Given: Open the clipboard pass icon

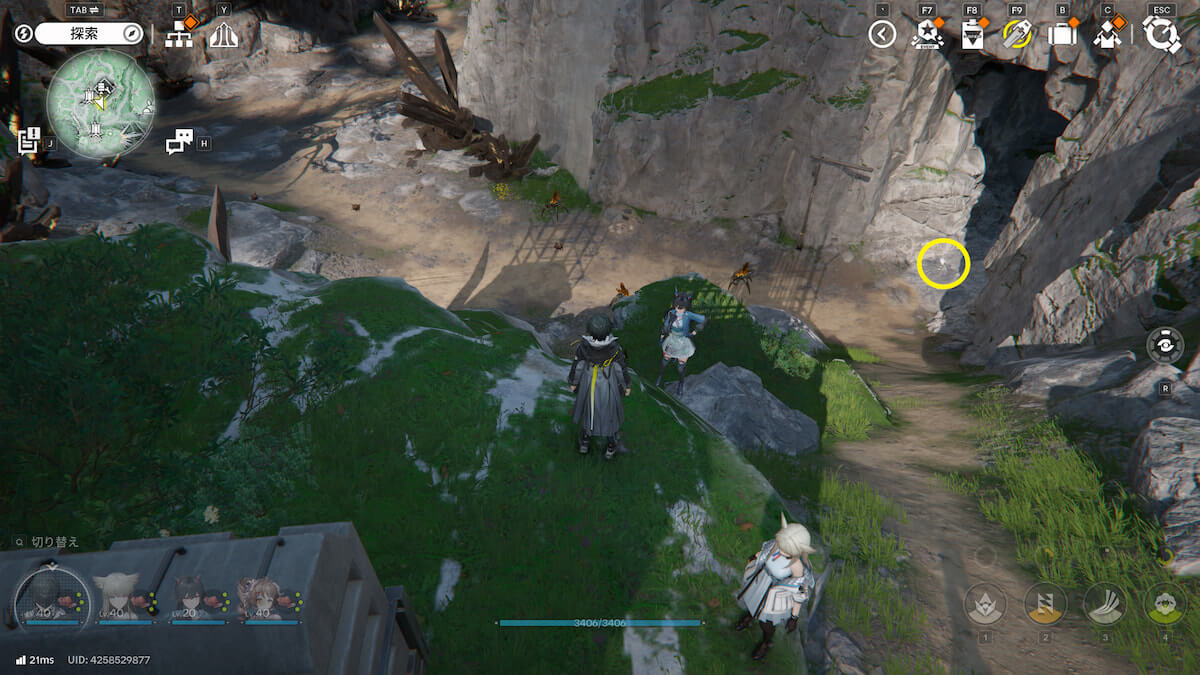Looking at the screenshot, I should 971,35.
